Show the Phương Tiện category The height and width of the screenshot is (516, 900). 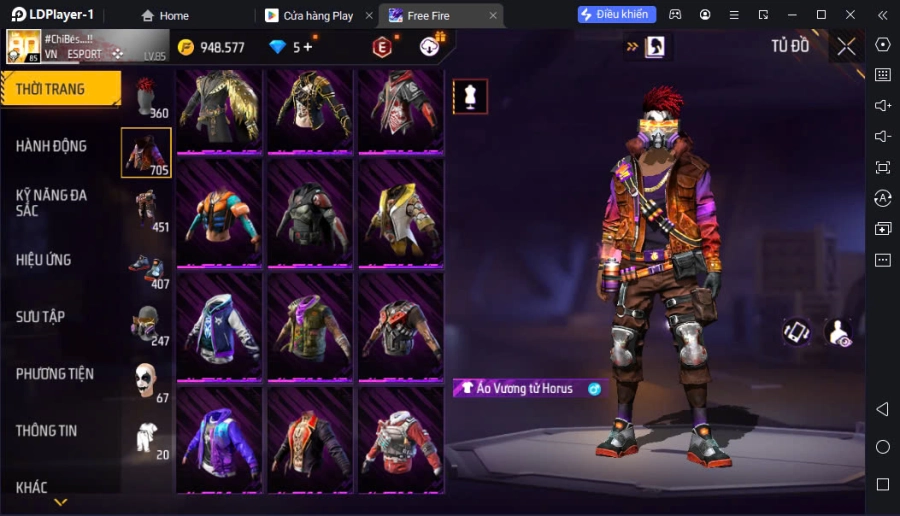pyautogui.click(x=55, y=374)
